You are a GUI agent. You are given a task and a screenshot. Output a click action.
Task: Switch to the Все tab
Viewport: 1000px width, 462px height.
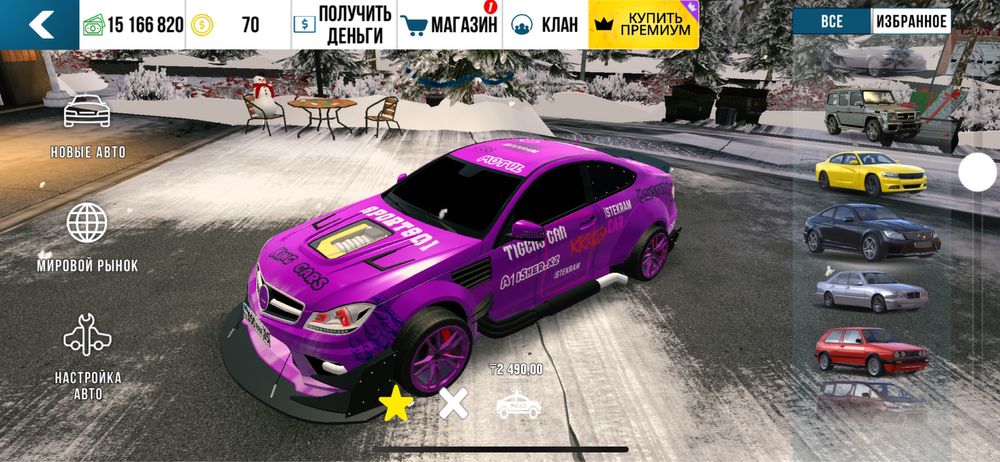[x=831, y=21]
